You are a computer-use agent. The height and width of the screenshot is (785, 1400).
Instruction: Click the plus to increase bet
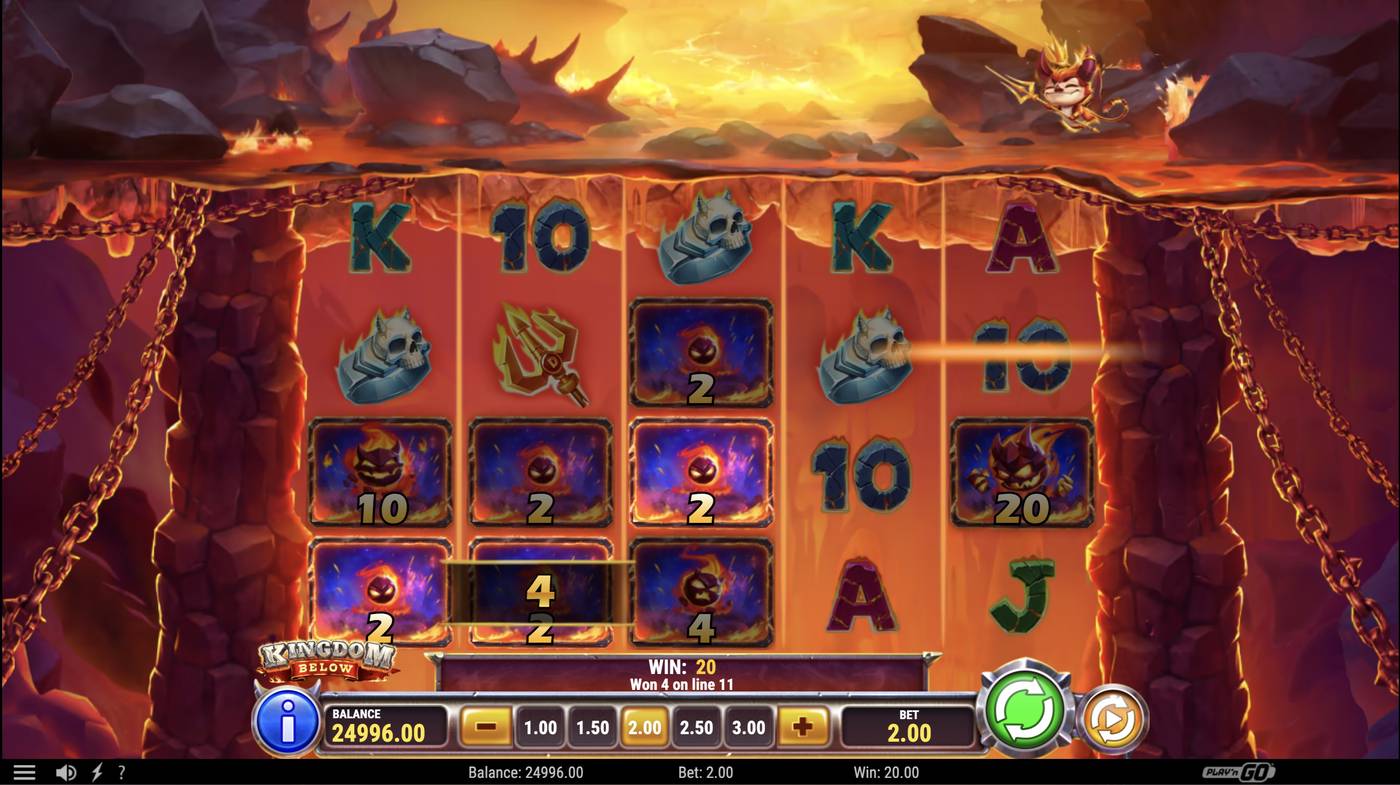coord(800,727)
